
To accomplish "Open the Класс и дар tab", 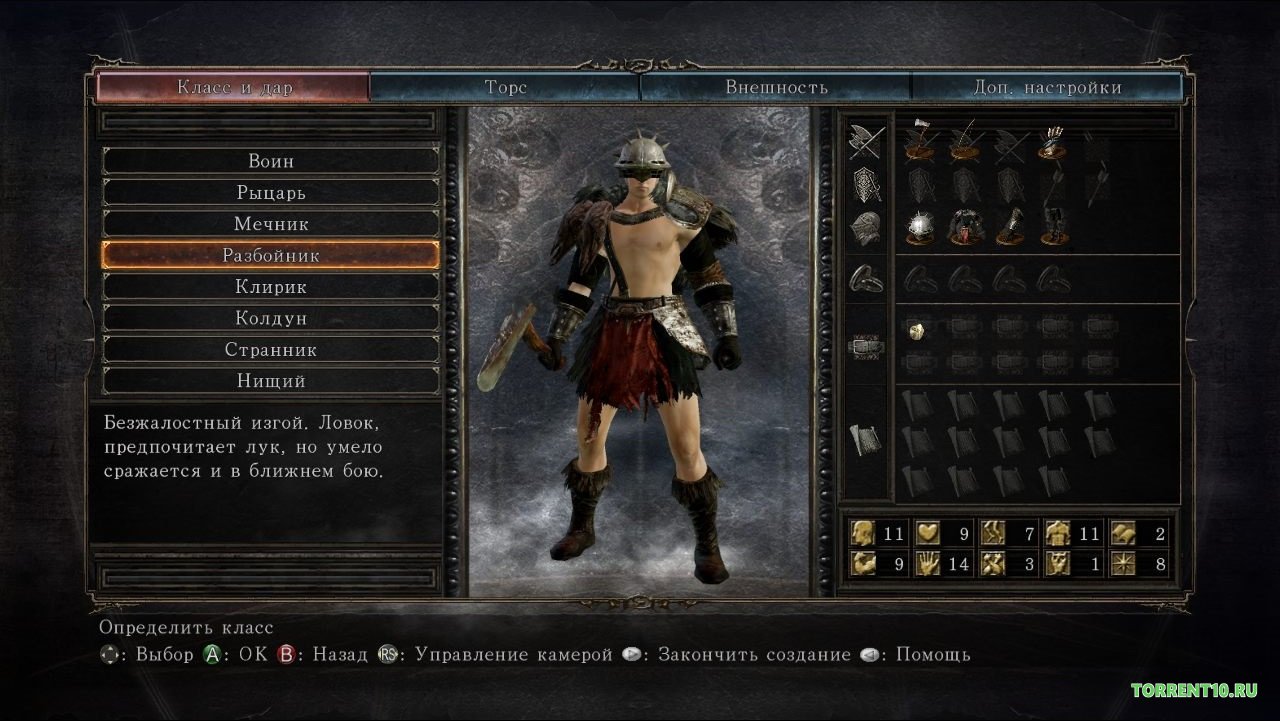I will tap(234, 87).
